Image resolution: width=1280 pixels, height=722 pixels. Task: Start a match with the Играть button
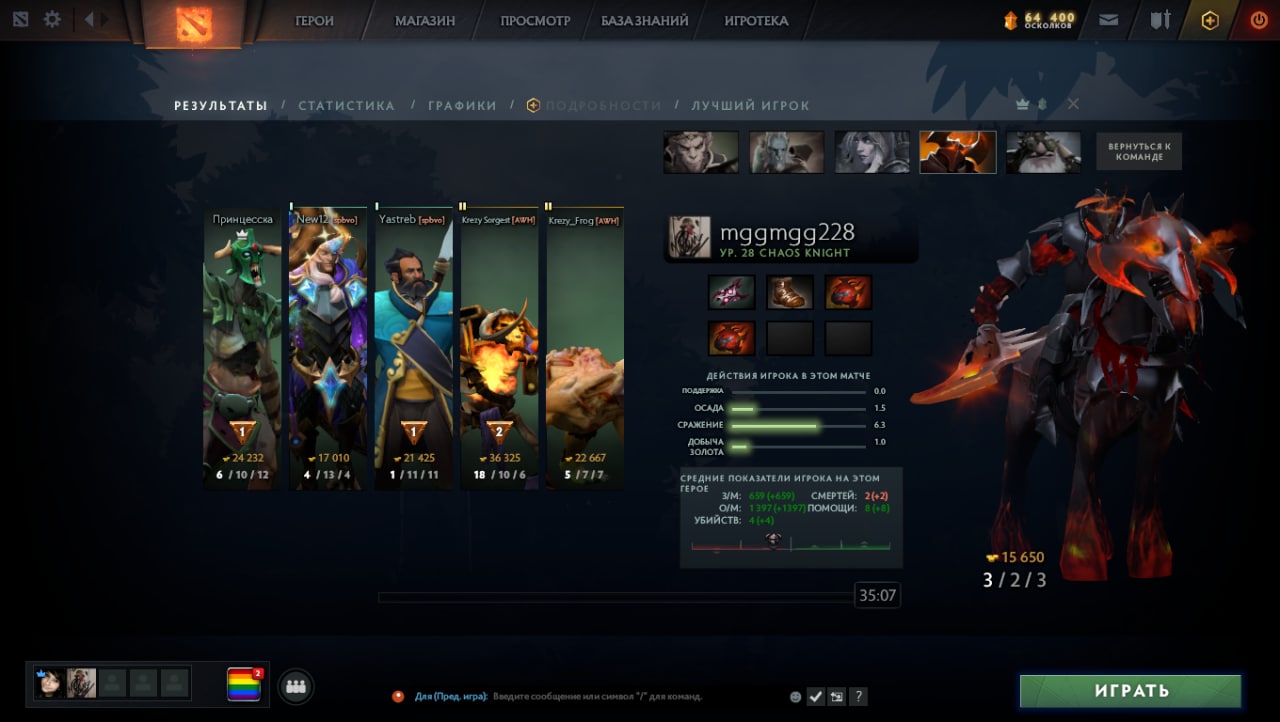(x=1130, y=691)
